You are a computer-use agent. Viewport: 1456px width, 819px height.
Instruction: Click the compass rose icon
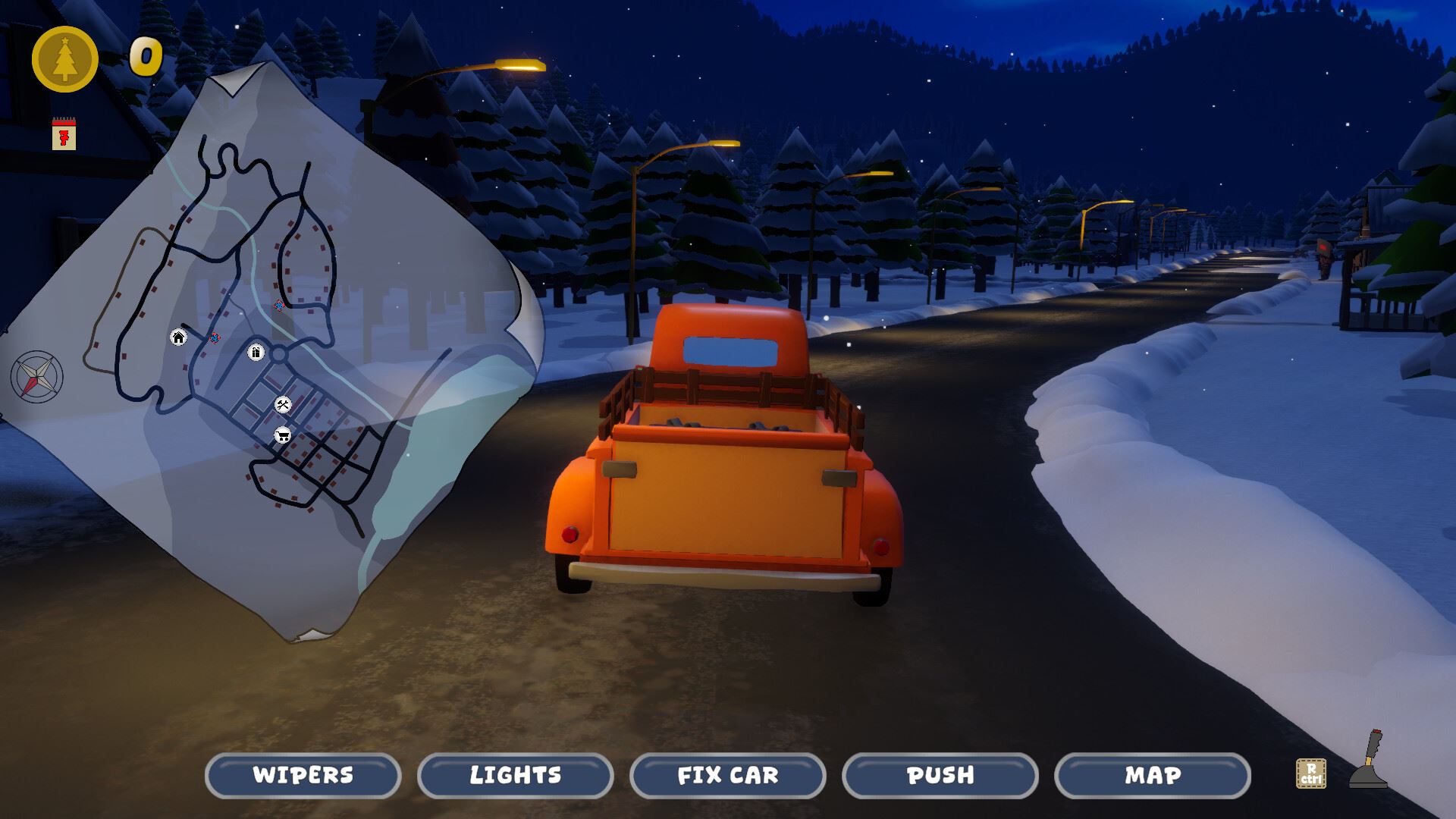[x=36, y=376]
